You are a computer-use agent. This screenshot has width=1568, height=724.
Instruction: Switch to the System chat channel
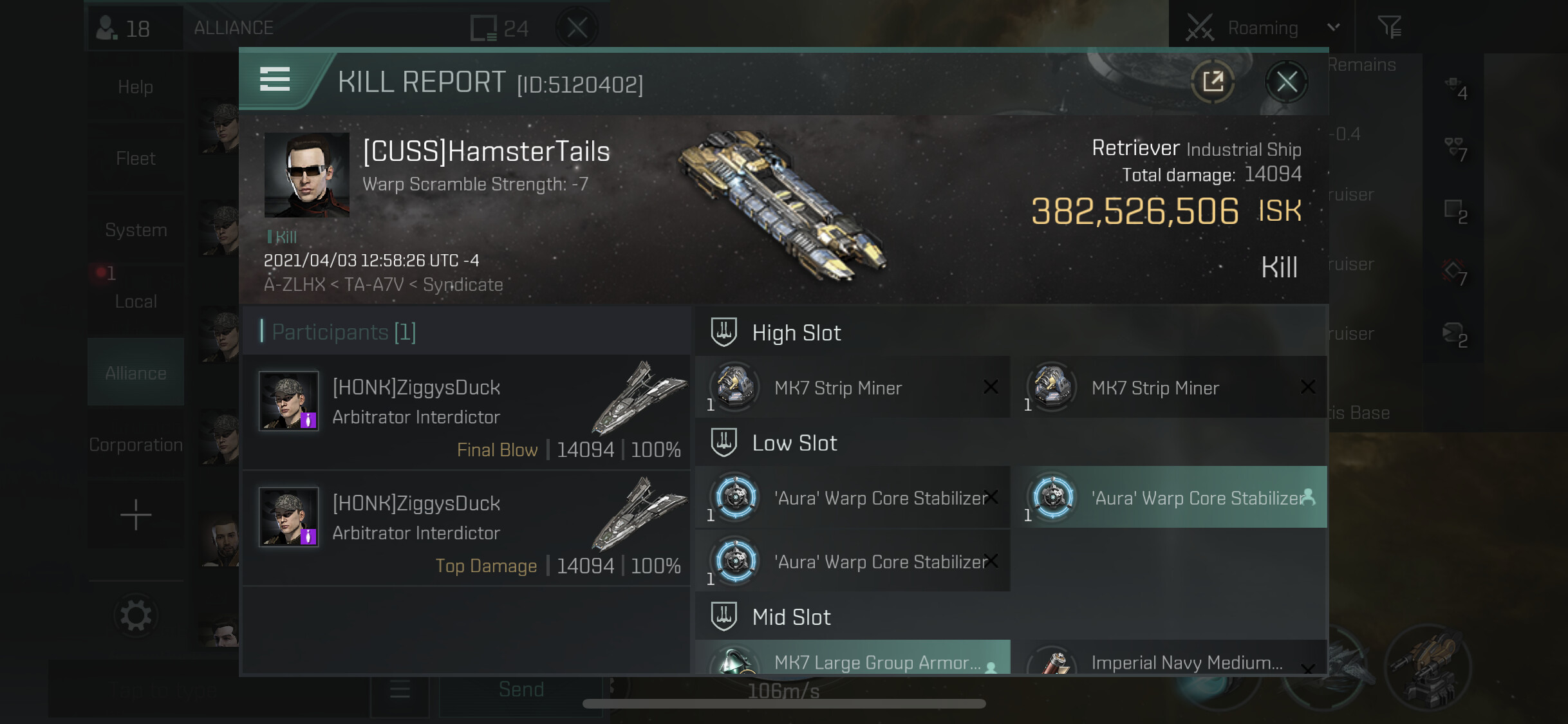click(135, 230)
